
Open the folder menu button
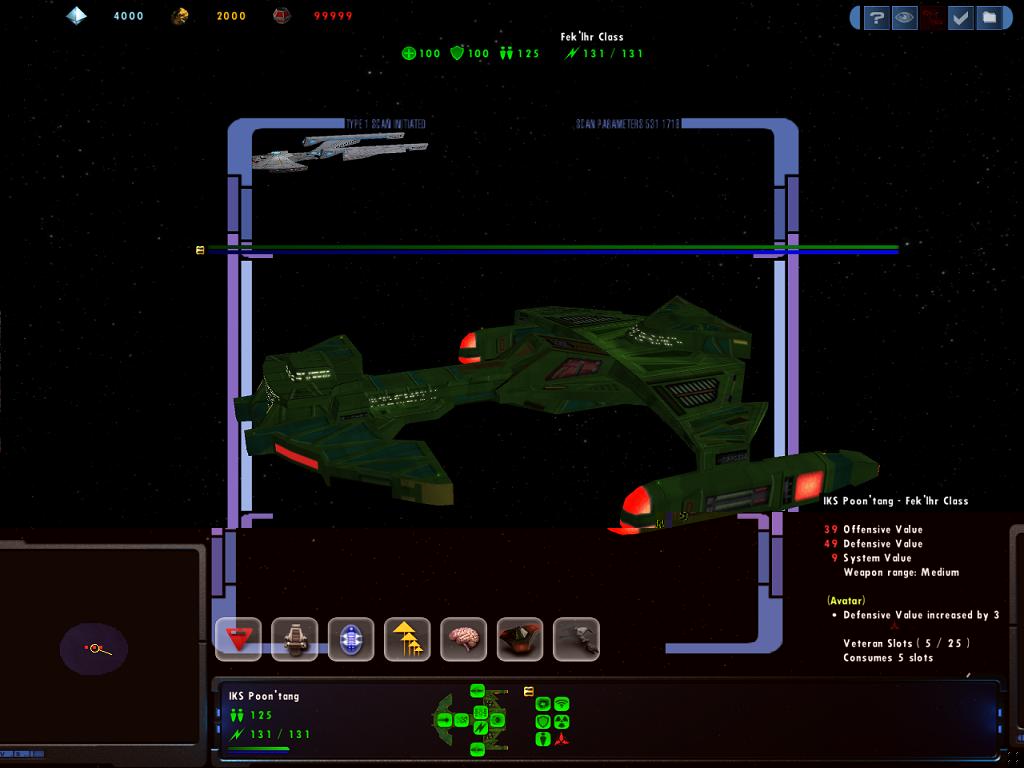pos(988,17)
